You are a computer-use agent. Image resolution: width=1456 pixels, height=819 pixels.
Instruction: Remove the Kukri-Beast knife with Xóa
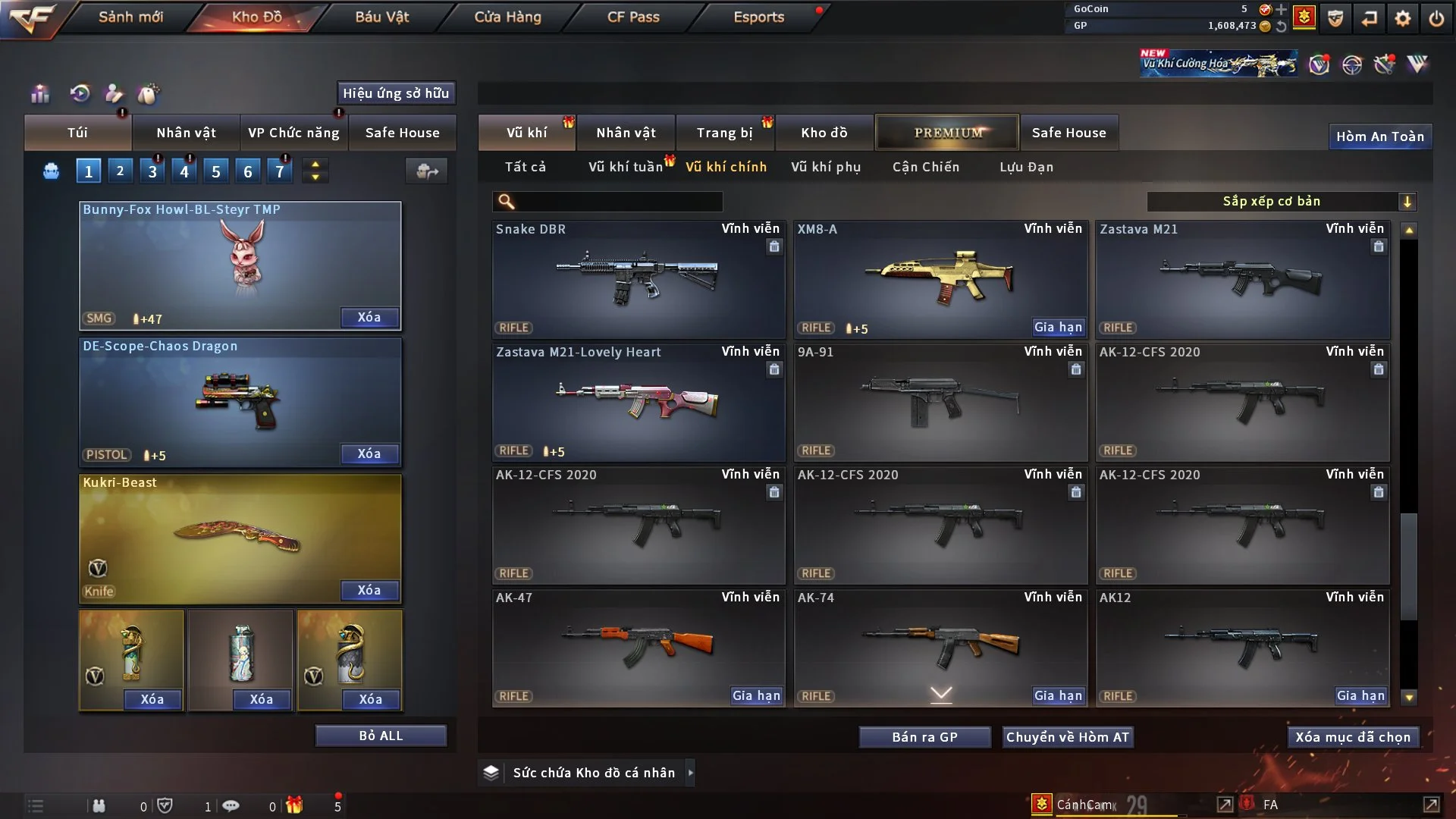click(x=369, y=590)
